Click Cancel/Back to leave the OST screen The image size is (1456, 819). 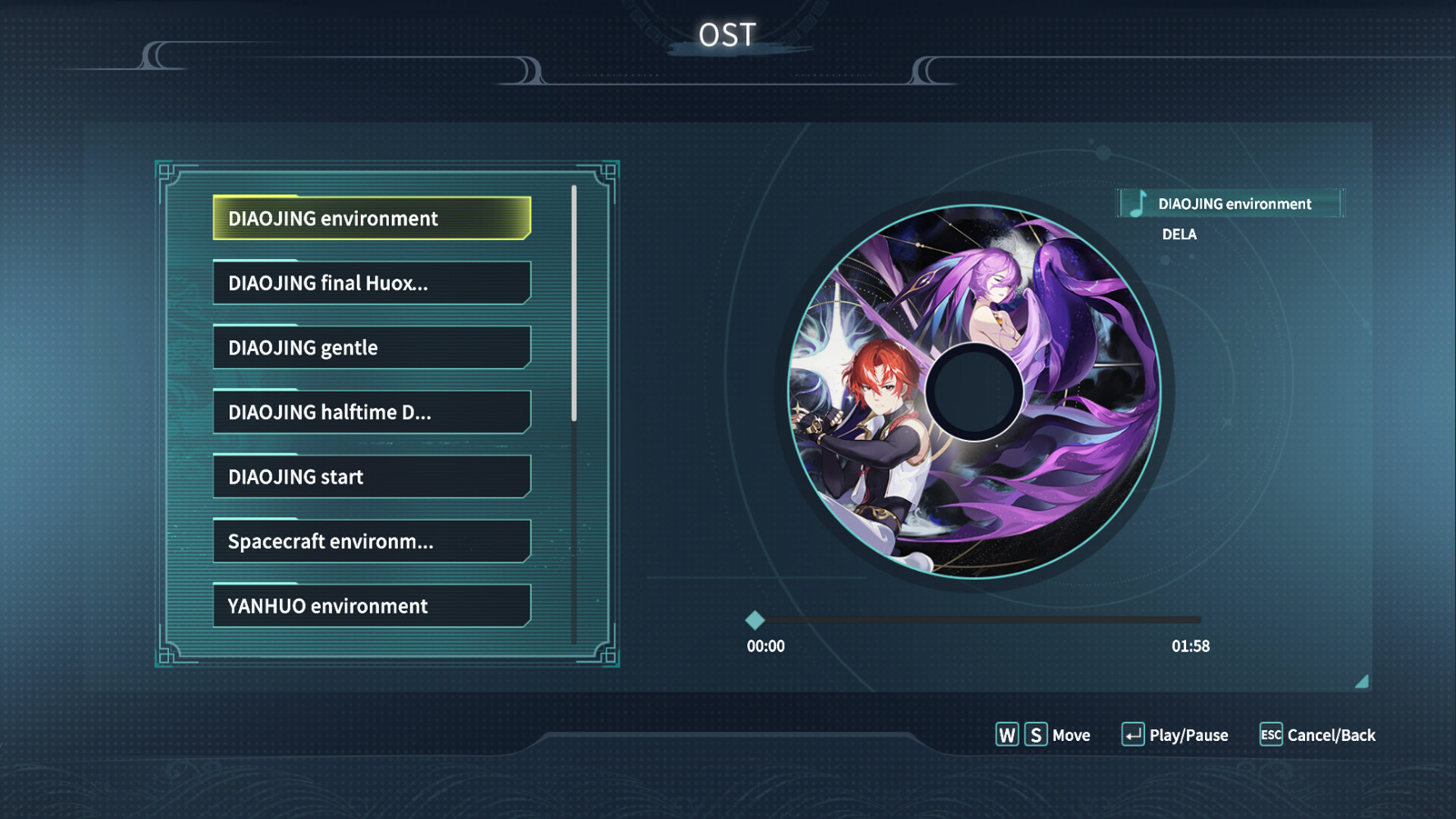1330,735
